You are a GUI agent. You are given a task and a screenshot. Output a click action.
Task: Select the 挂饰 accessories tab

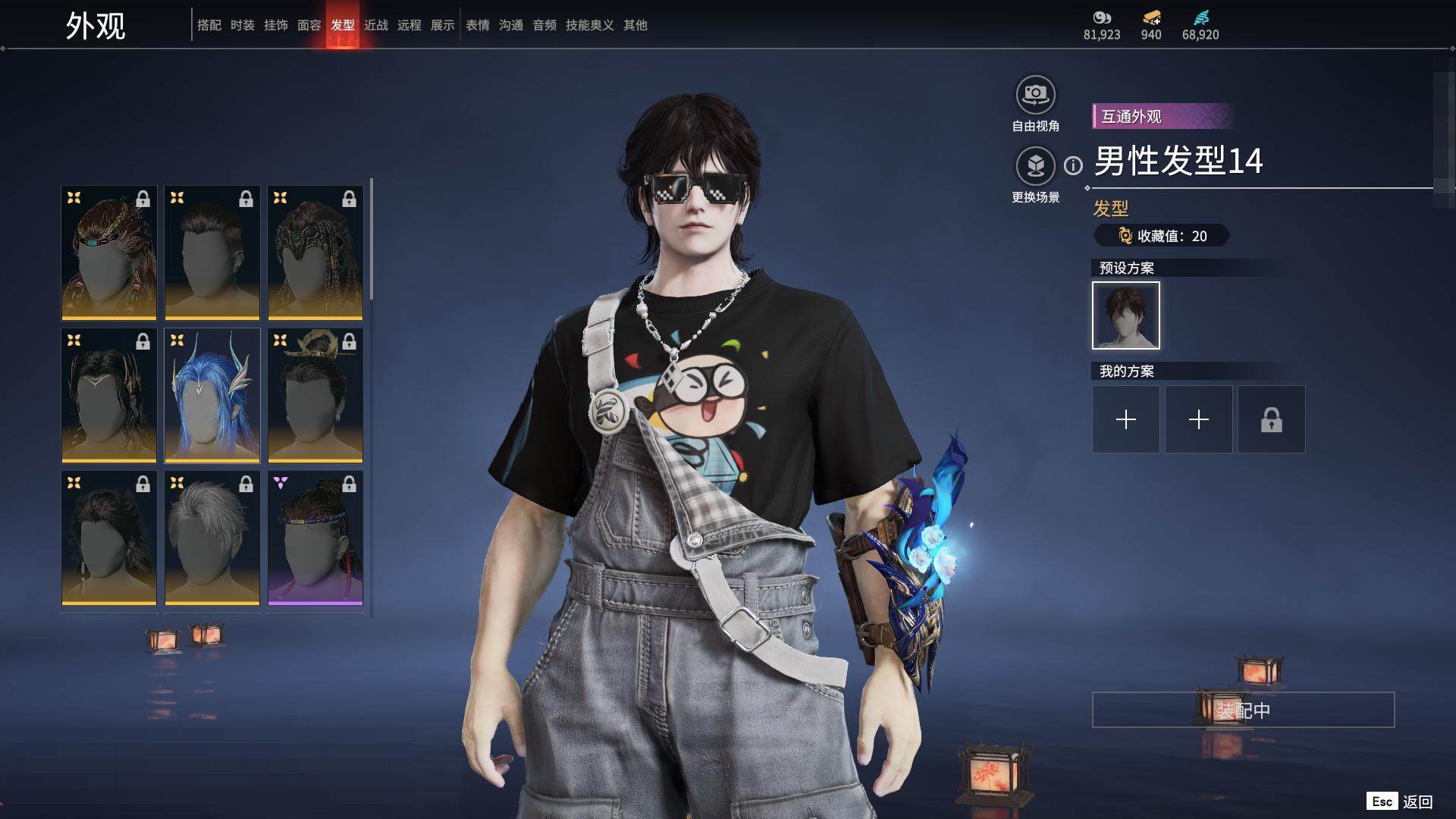pos(276,25)
